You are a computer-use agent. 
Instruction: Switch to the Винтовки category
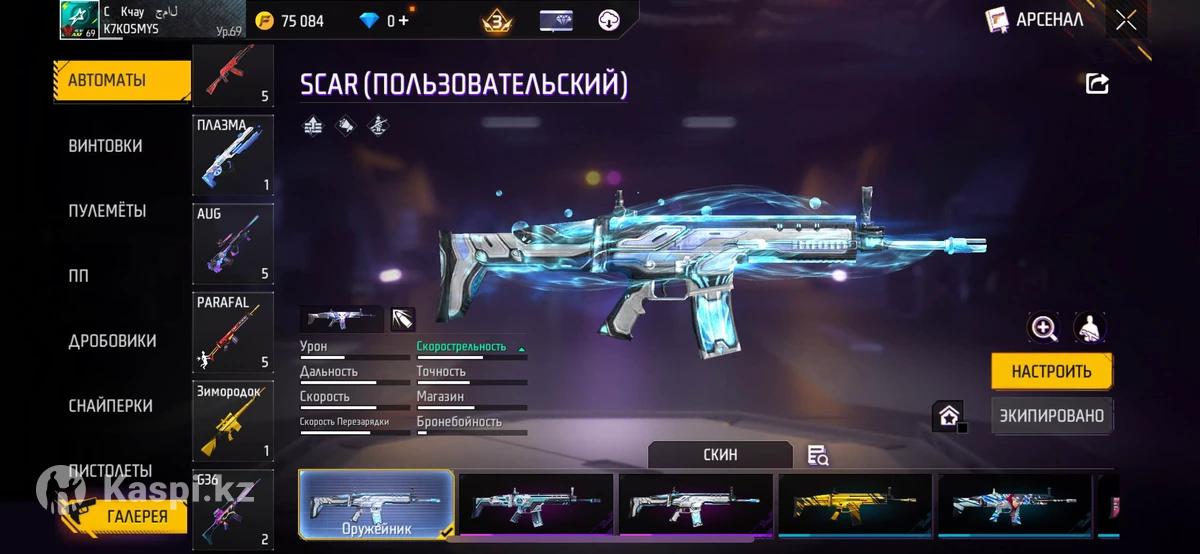click(105, 146)
